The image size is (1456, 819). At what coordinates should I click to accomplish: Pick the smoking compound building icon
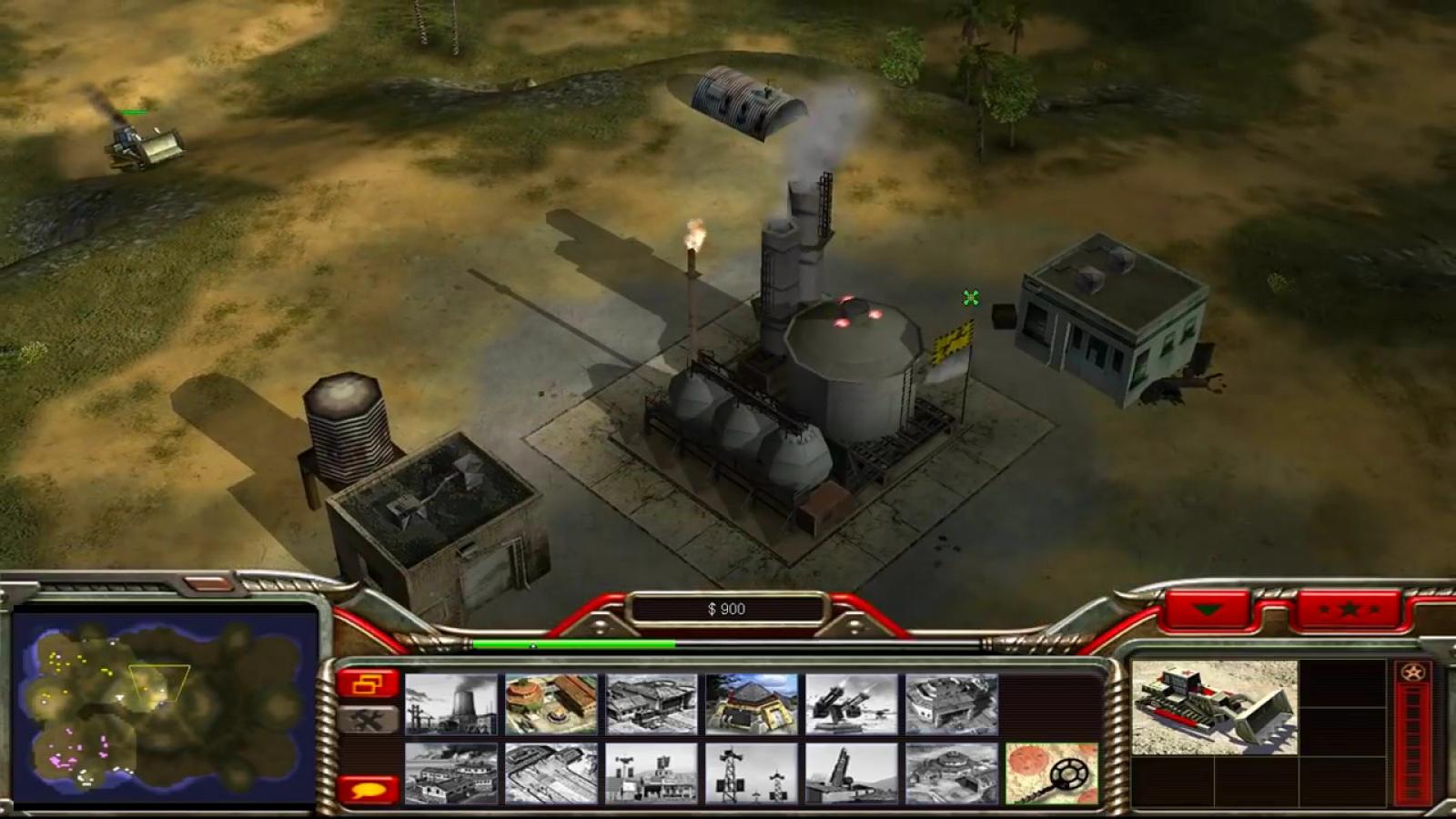coord(451,773)
